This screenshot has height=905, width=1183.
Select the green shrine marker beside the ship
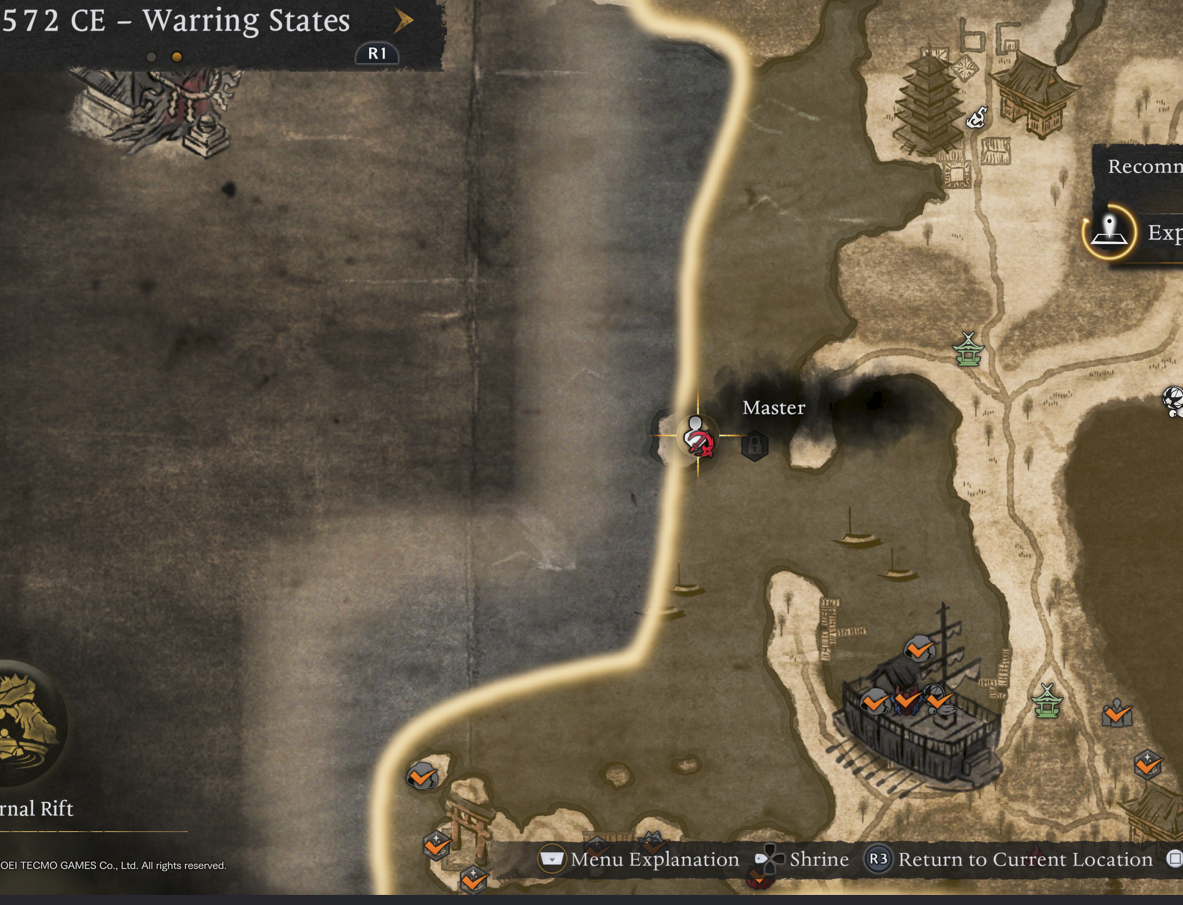click(1046, 700)
